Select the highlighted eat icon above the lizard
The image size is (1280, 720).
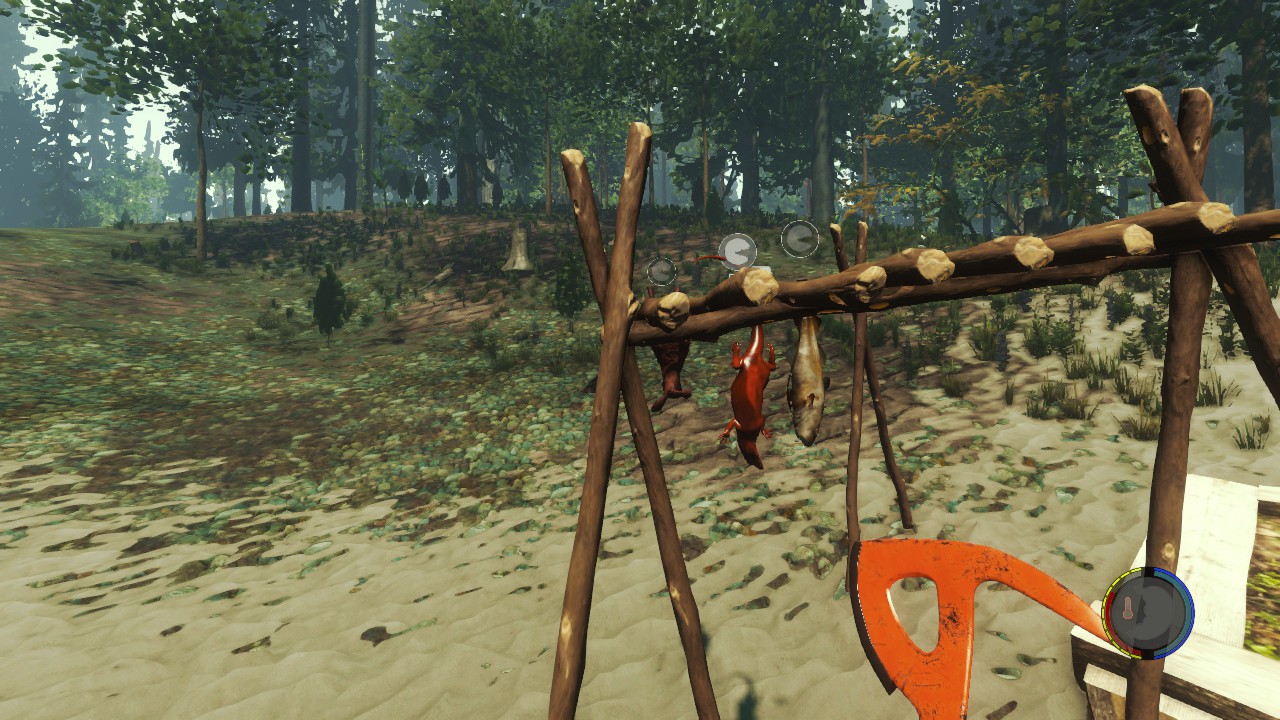tap(738, 251)
